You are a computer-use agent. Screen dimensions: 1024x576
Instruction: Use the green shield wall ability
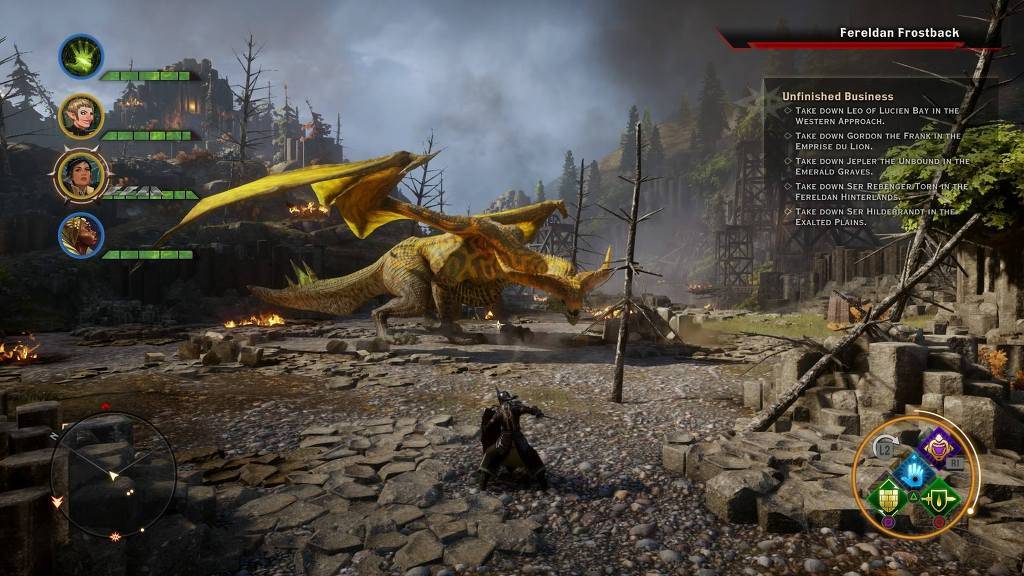(x=887, y=495)
